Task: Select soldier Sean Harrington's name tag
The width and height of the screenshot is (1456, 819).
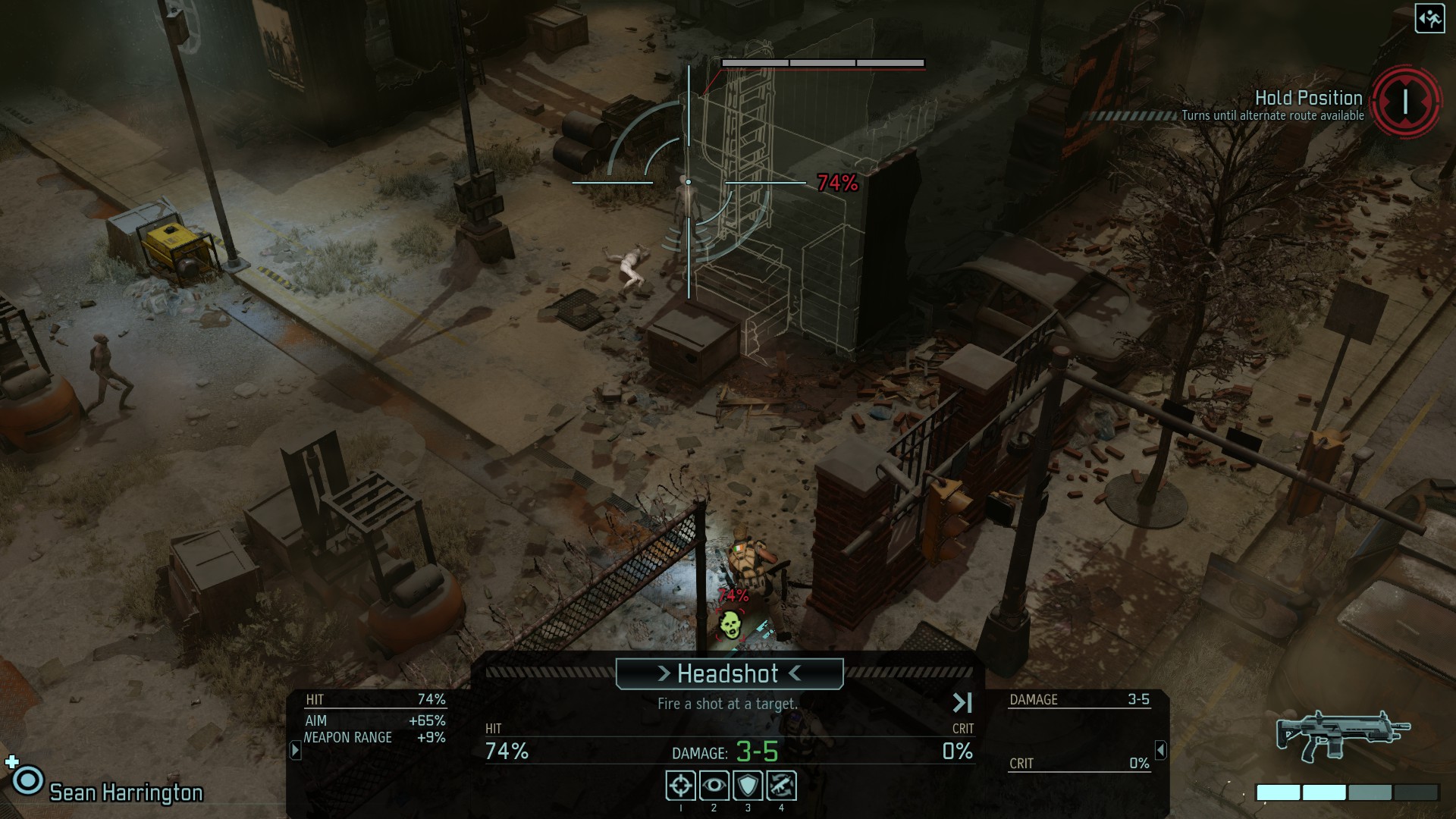Action: pos(126,792)
